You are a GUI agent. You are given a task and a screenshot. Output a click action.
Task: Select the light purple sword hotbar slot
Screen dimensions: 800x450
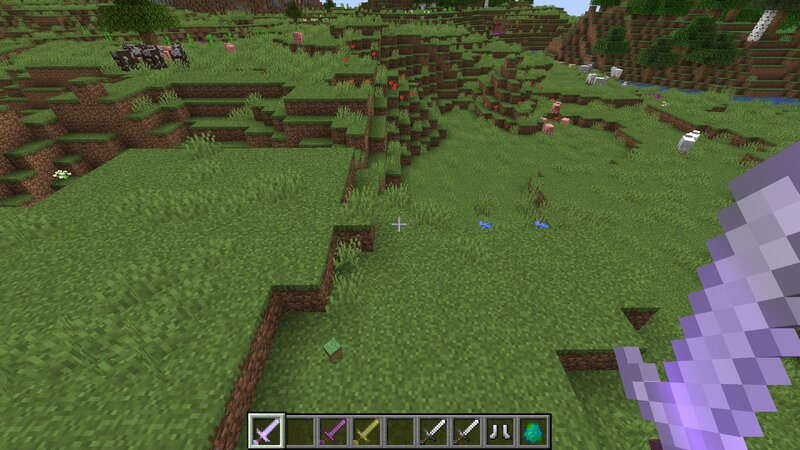[266, 431]
